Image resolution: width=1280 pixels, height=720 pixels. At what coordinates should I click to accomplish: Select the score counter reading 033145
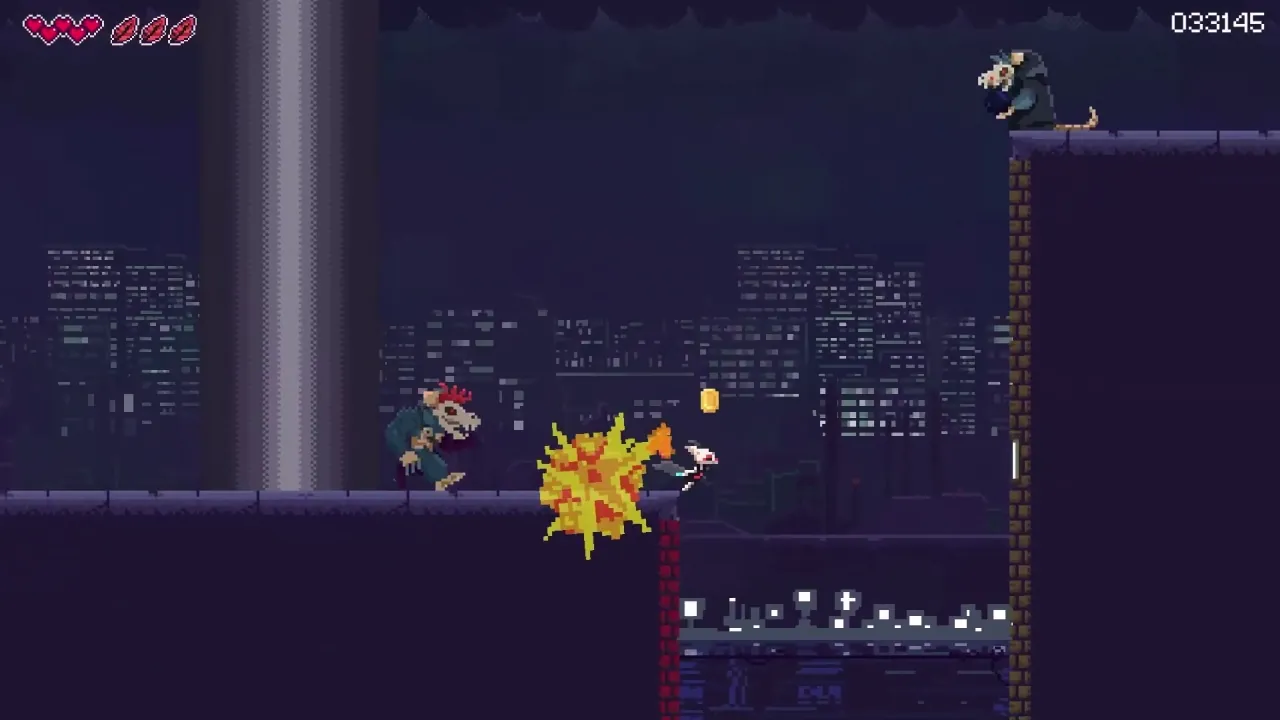1216,22
